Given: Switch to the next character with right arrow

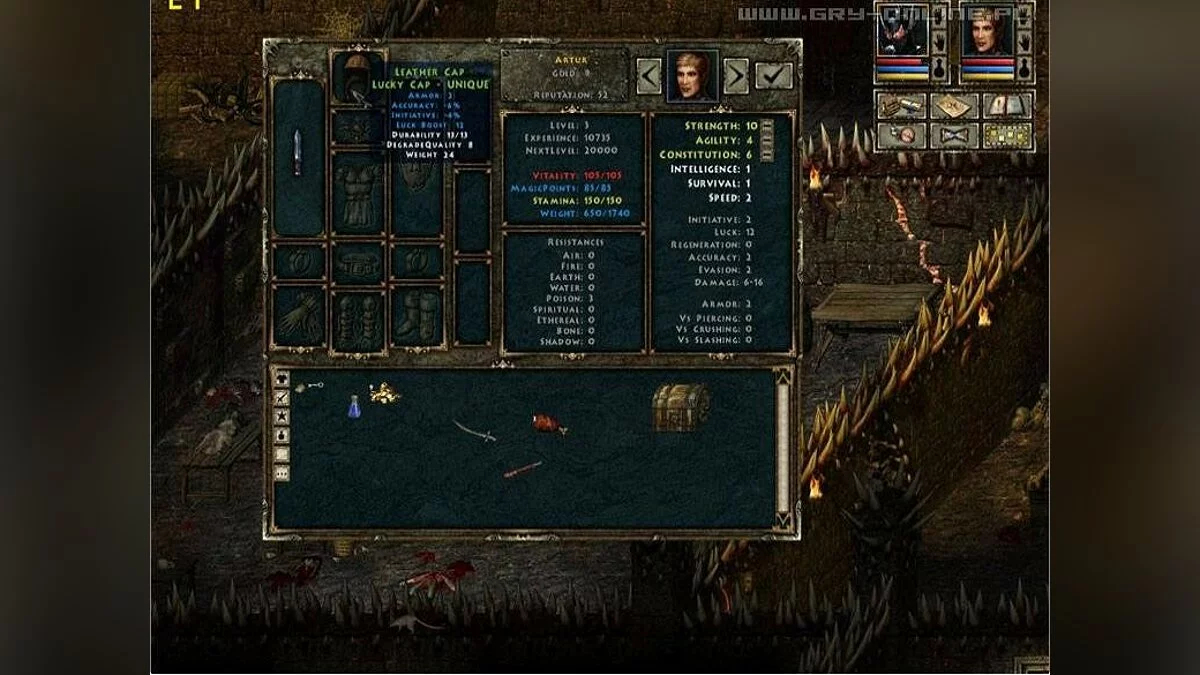Looking at the screenshot, I should click(x=736, y=76).
